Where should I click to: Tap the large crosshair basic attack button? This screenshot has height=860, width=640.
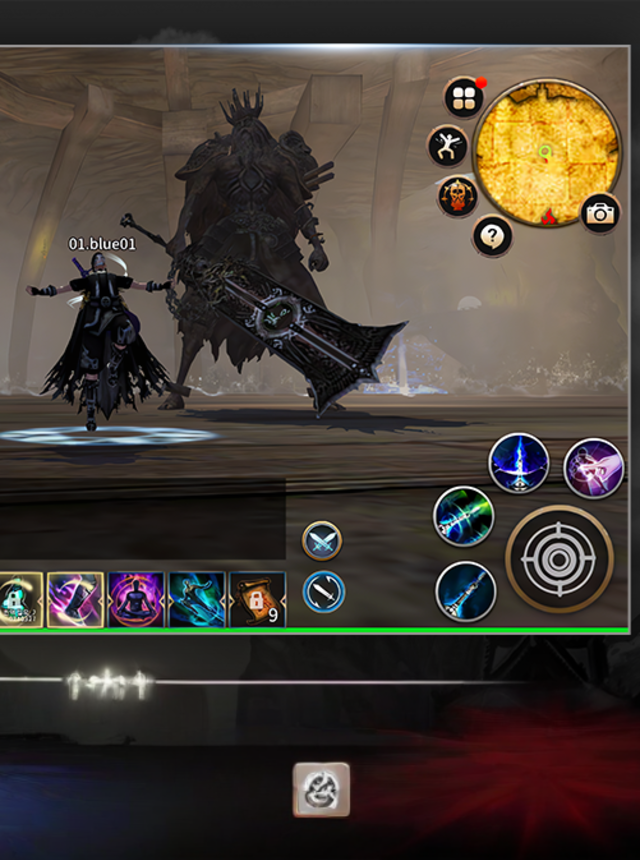coord(558,558)
